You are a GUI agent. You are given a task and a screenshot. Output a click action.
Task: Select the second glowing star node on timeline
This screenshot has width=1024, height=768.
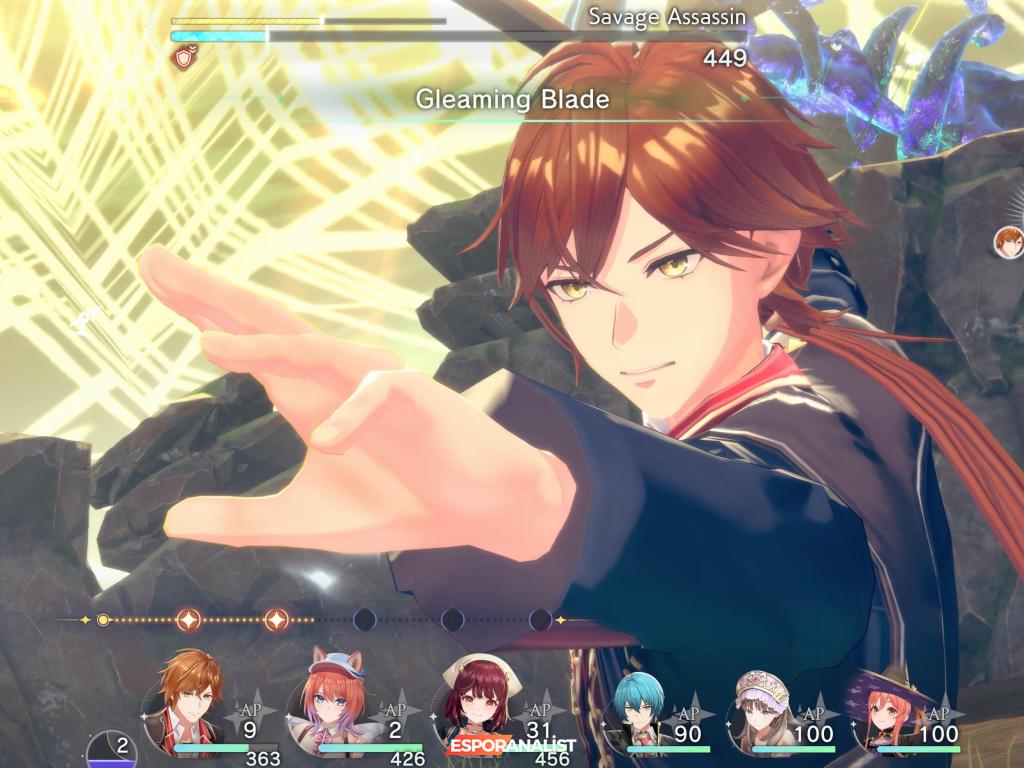[x=277, y=620]
